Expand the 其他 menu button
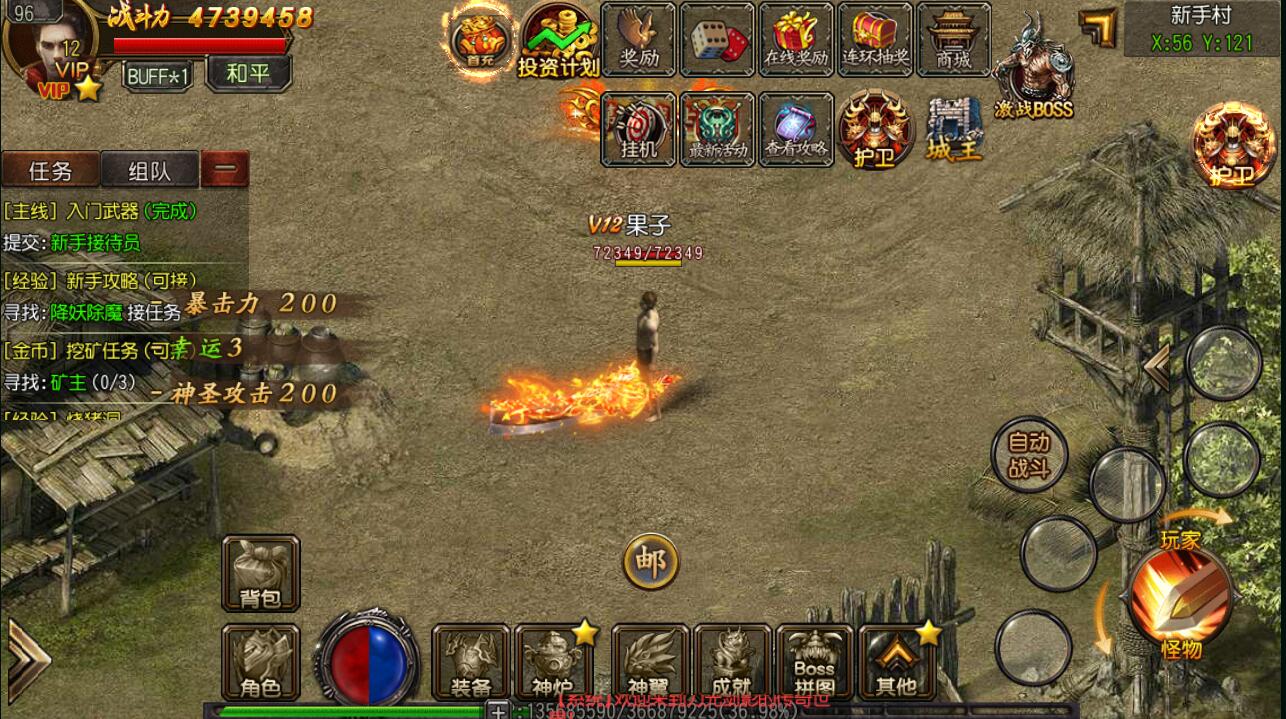The width and height of the screenshot is (1286, 719). pos(896,662)
